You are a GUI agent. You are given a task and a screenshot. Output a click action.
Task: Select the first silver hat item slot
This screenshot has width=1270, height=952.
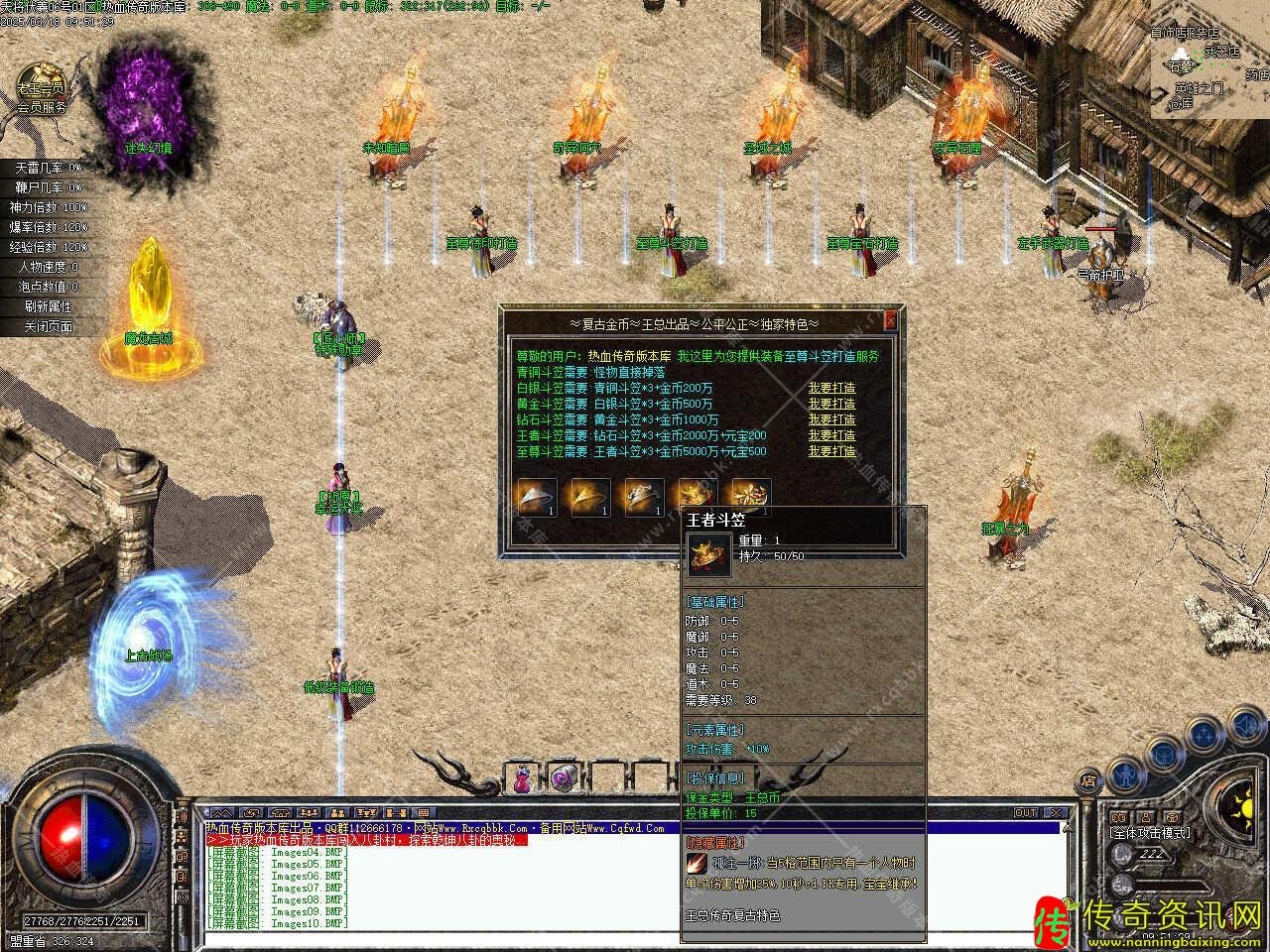536,496
